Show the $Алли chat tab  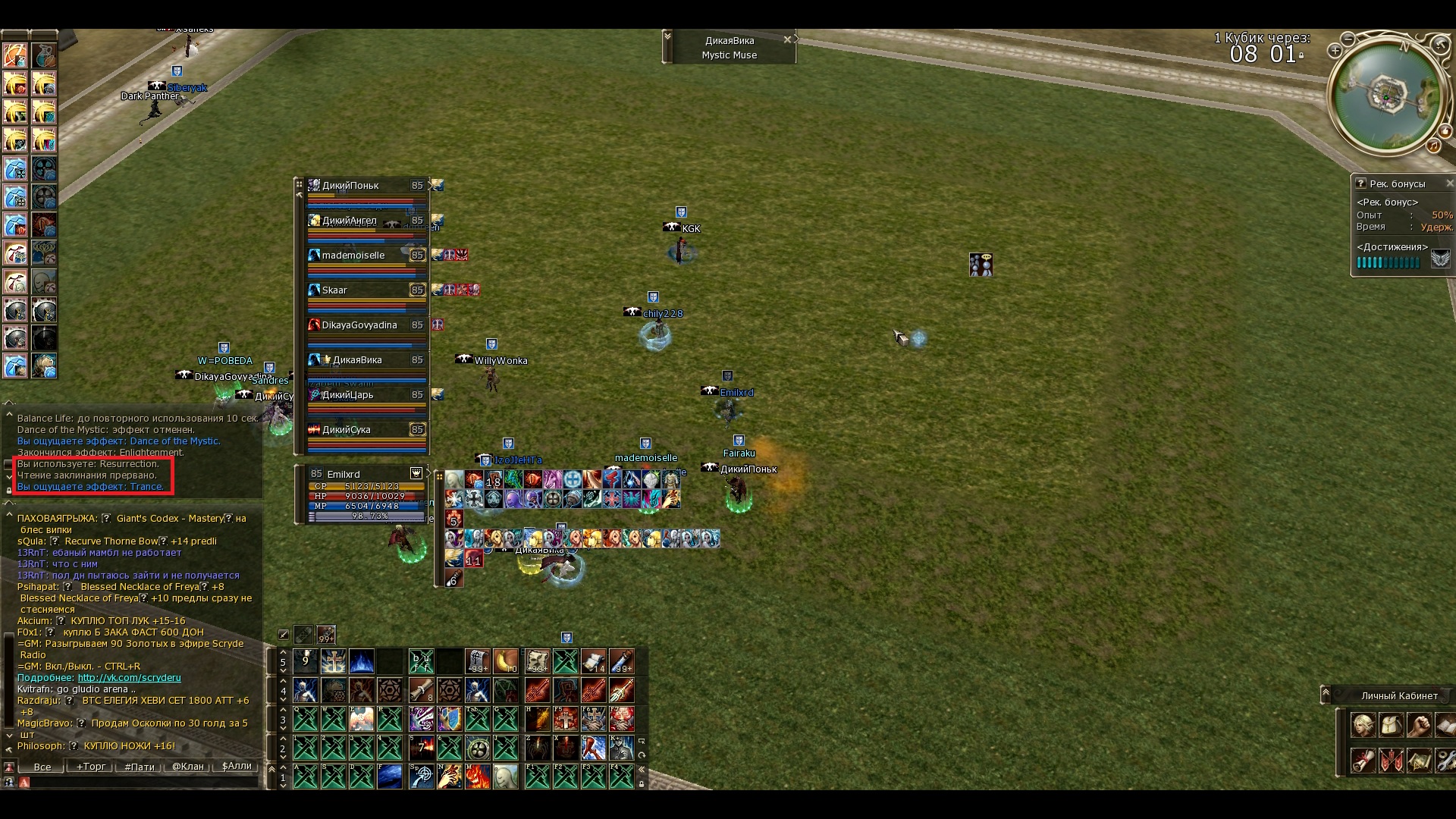(x=237, y=767)
